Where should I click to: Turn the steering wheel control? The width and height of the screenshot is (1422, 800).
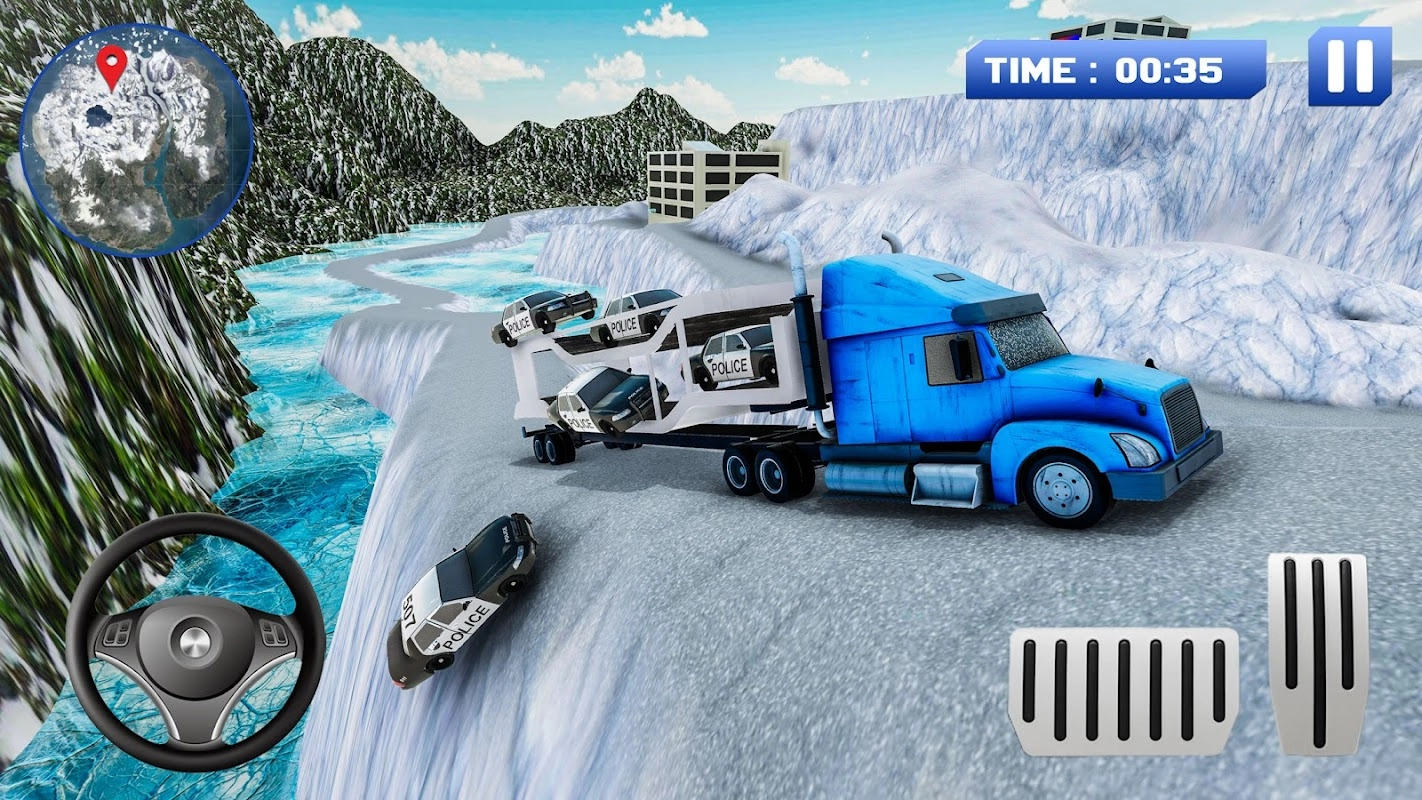[x=195, y=643]
